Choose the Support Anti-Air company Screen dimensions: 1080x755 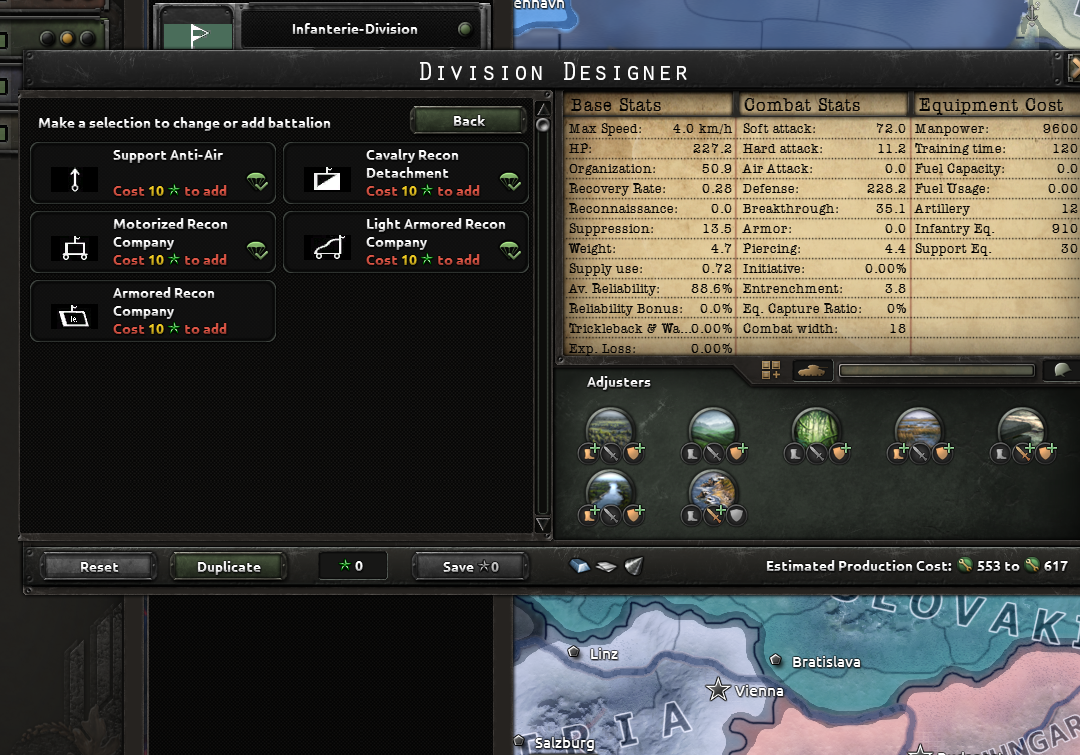tap(153, 173)
